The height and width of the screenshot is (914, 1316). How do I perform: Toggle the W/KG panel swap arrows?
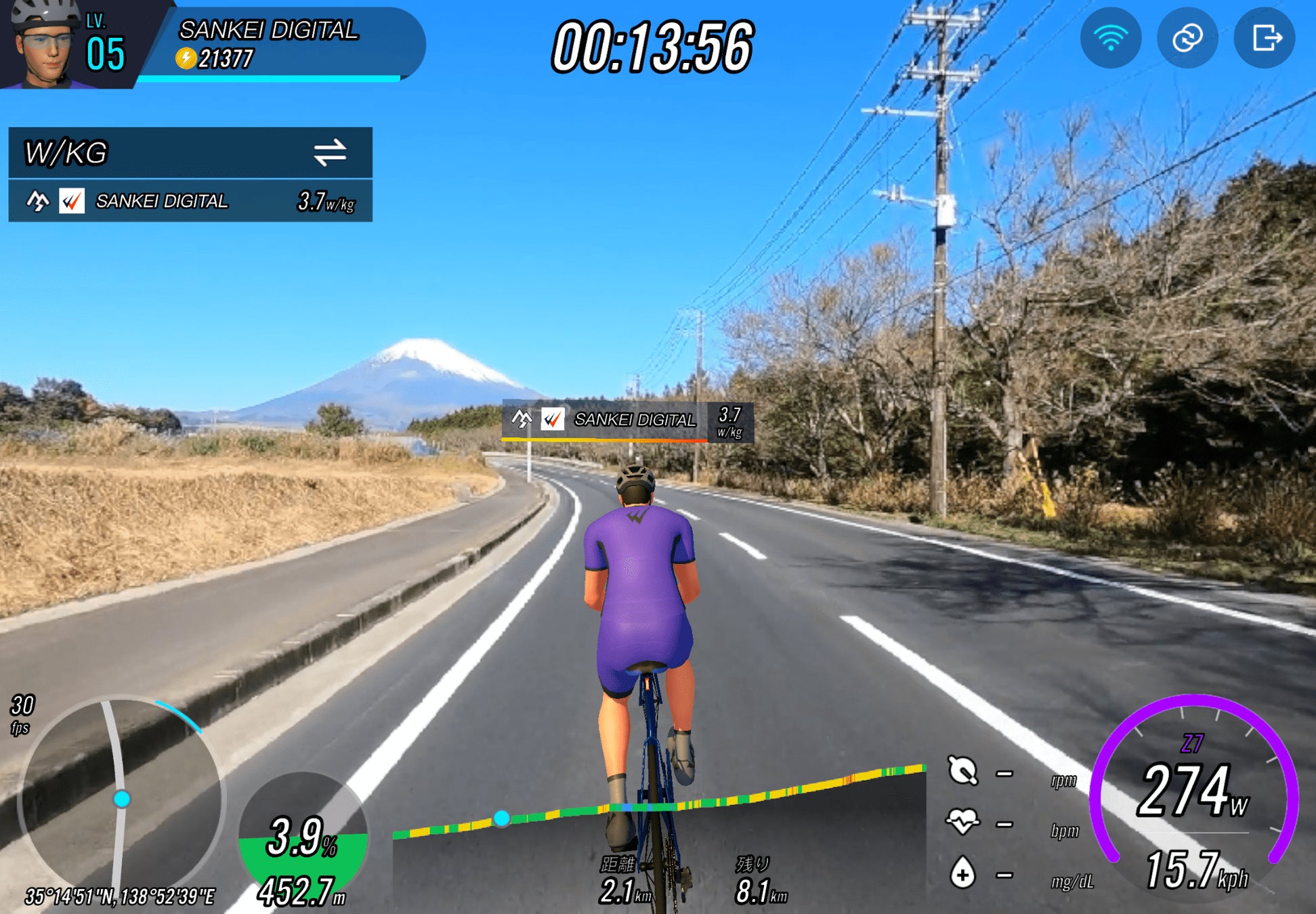pos(330,152)
